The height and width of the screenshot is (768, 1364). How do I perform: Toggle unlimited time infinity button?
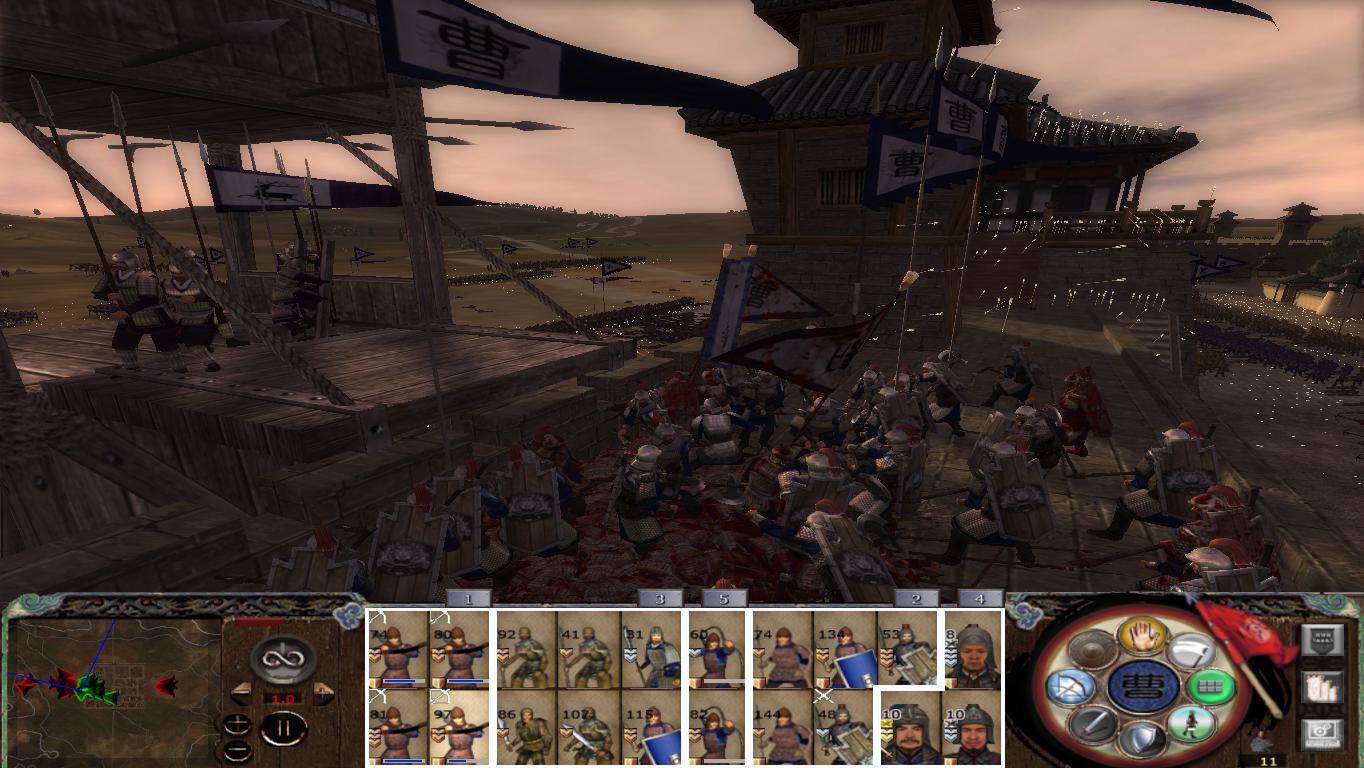click(x=284, y=657)
